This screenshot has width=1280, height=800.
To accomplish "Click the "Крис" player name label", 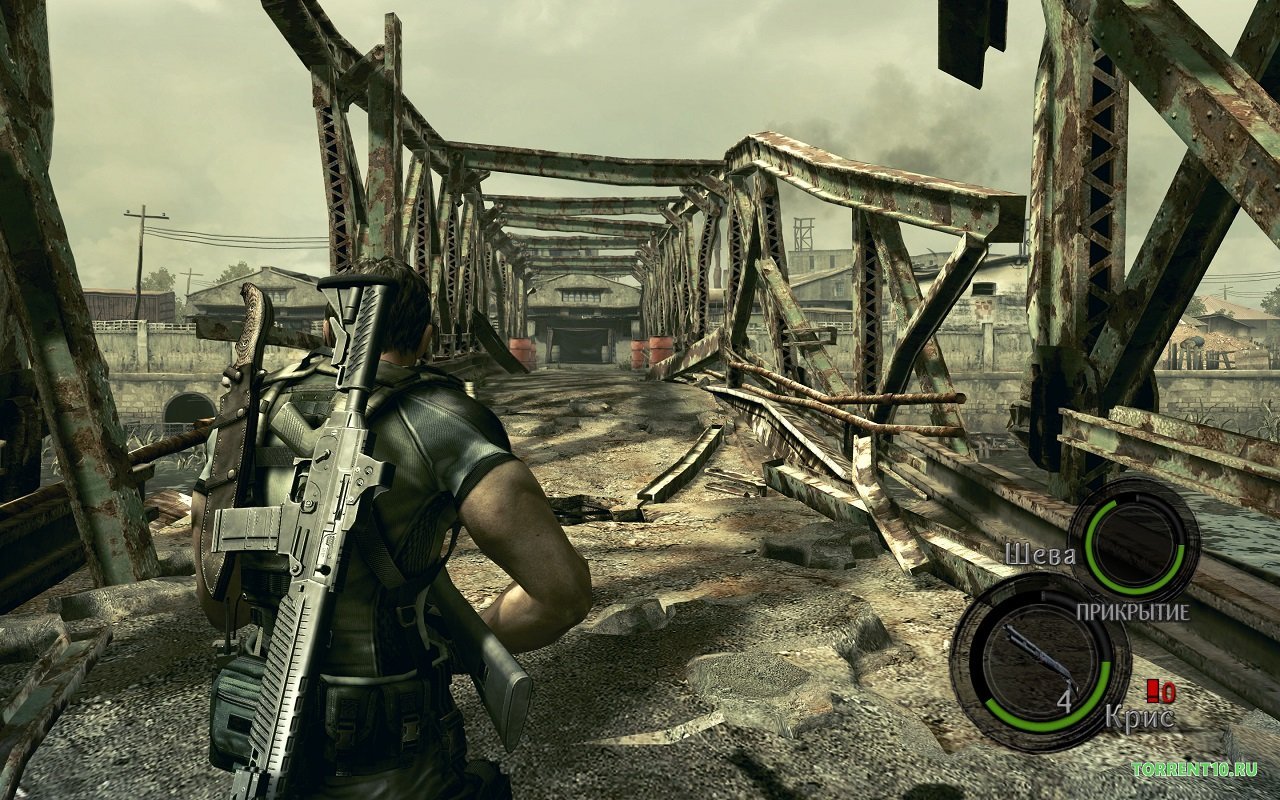I will tap(1141, 716).
